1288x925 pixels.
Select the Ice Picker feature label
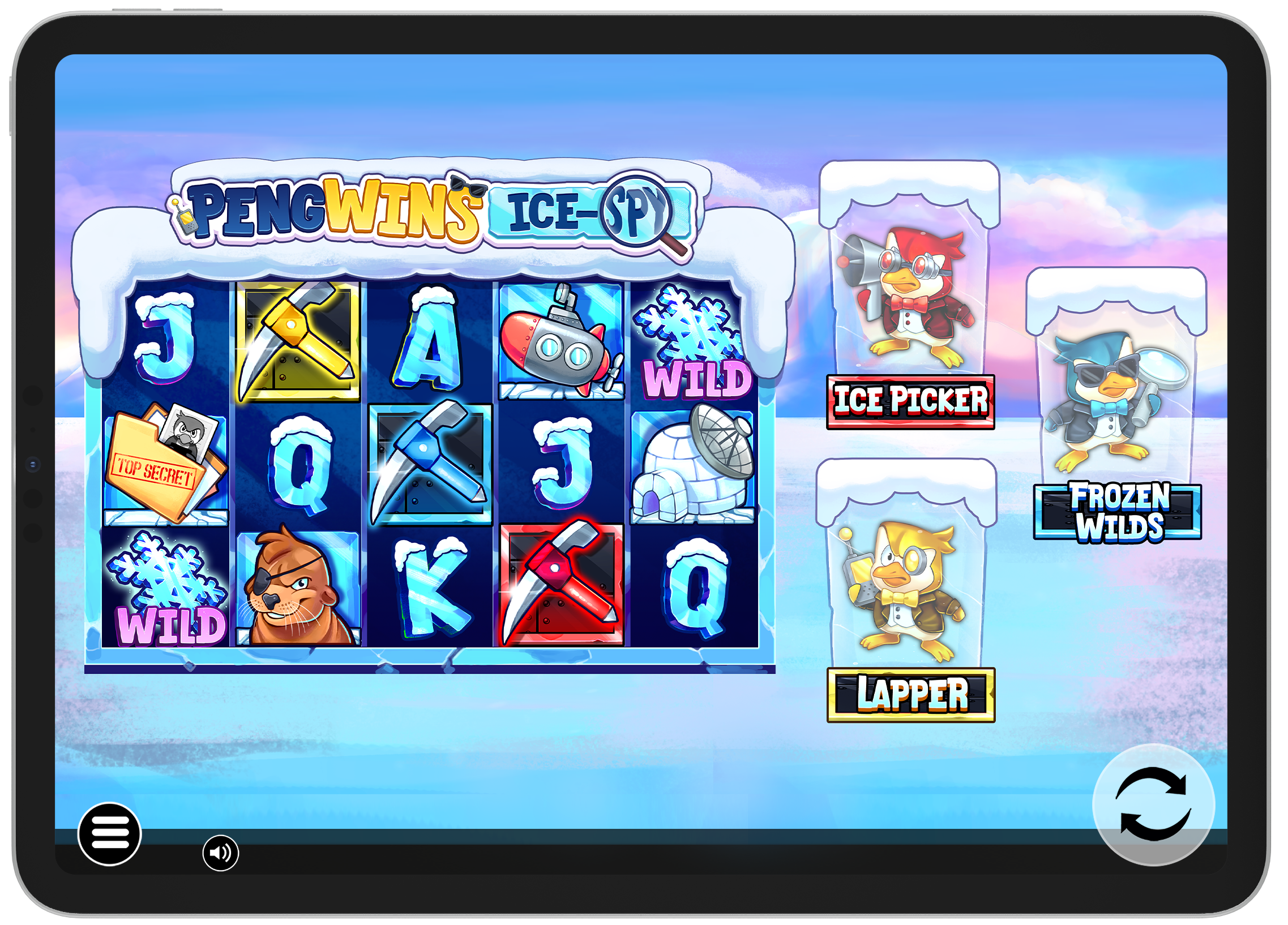coord(910,401)
